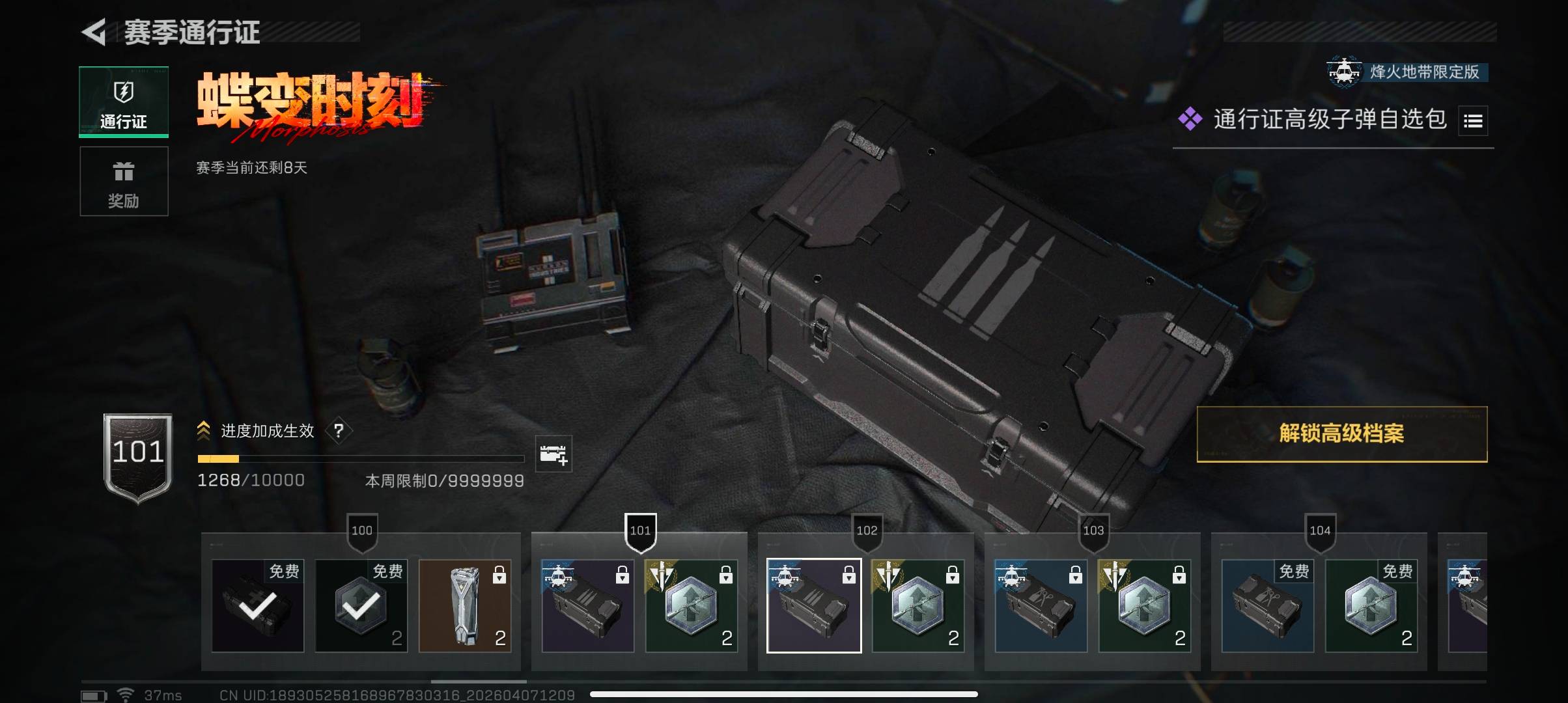The width and height of the screenshot is (1568, 703).
Task: Open the 奖励 rewards tab
Action: click(124, 182)
